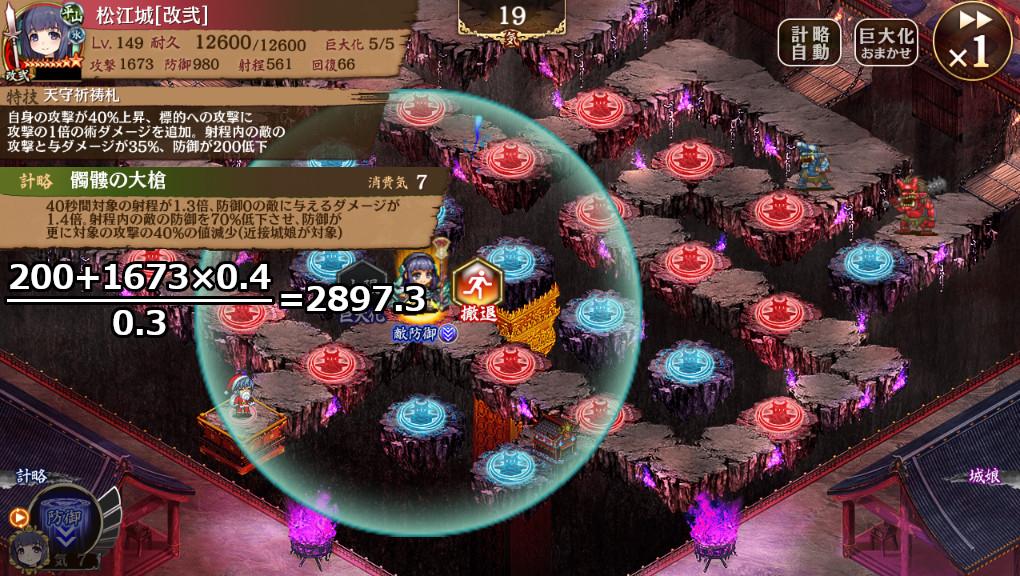The width and height of the screenshot is (1020, 576).
Task: Open the 城娘 castle girl panel
Action: click(985, 477)
